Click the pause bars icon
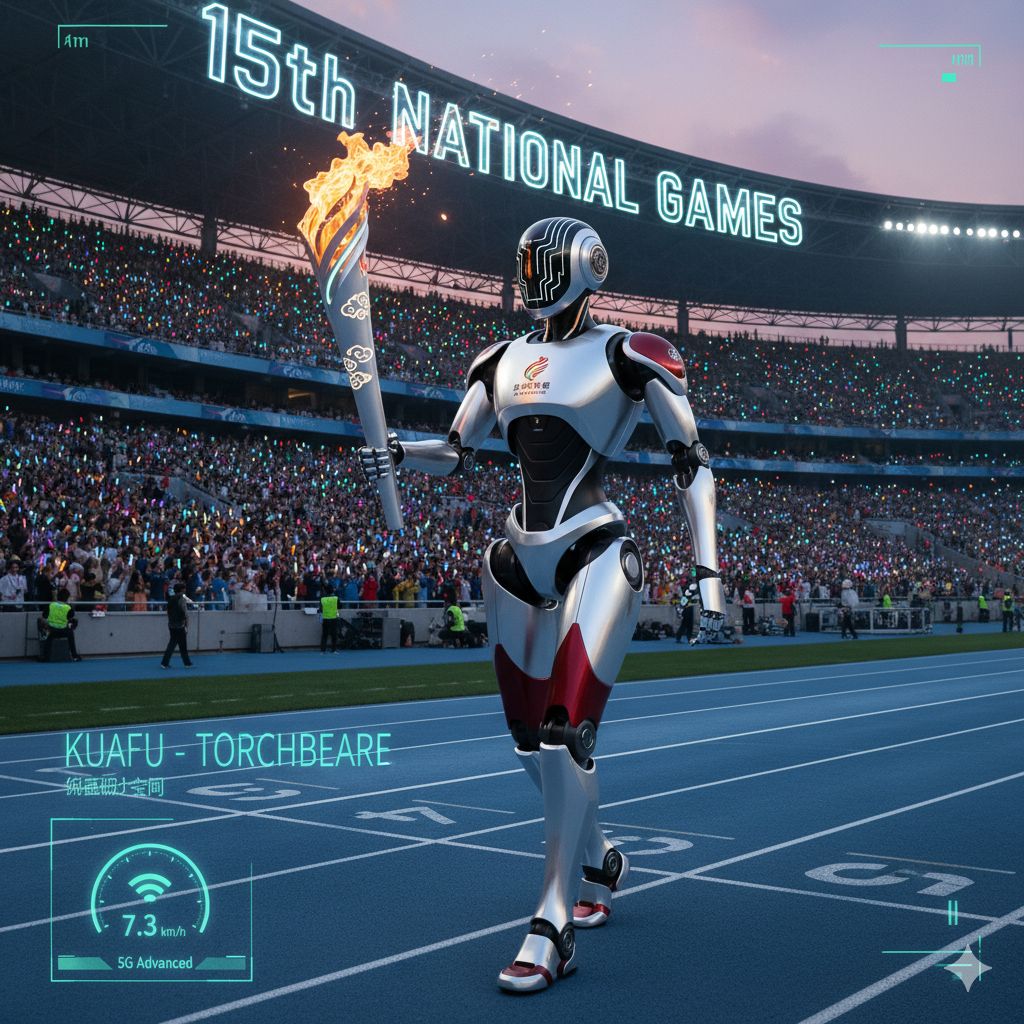 pos(953,912)
